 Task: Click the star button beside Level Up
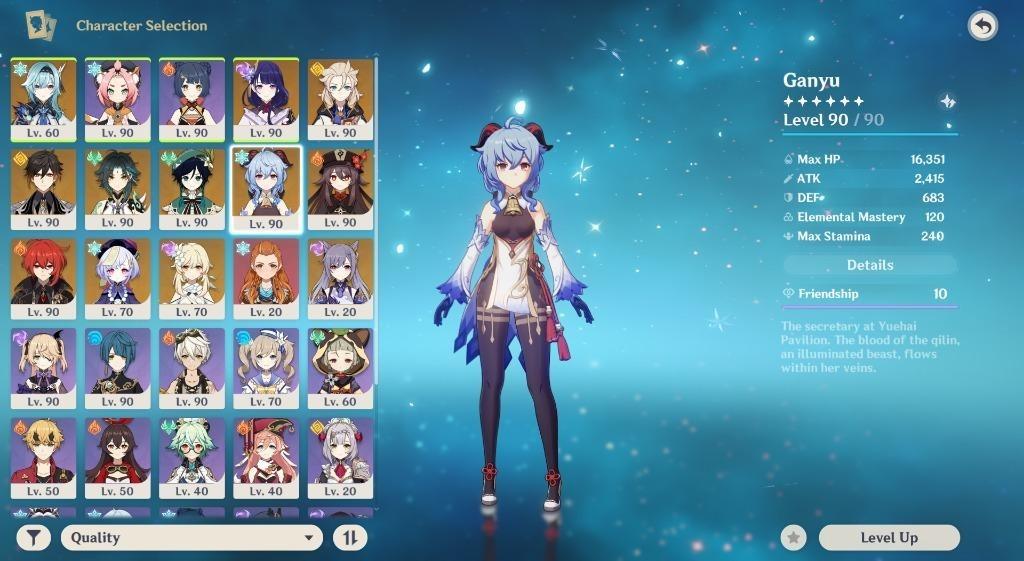click(x=794, y=538)
